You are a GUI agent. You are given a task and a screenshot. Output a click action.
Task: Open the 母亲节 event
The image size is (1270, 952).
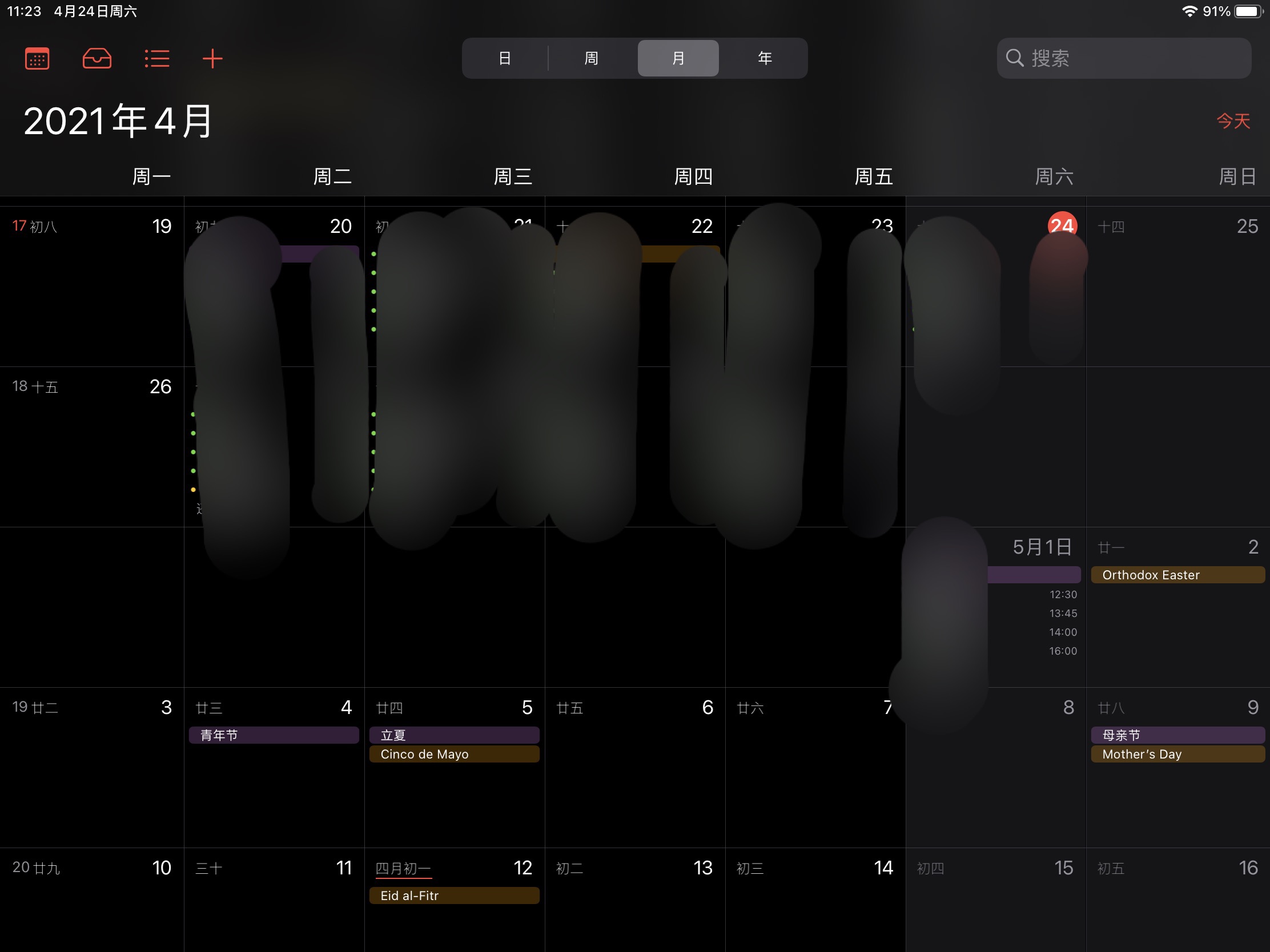coord(1177,735)
